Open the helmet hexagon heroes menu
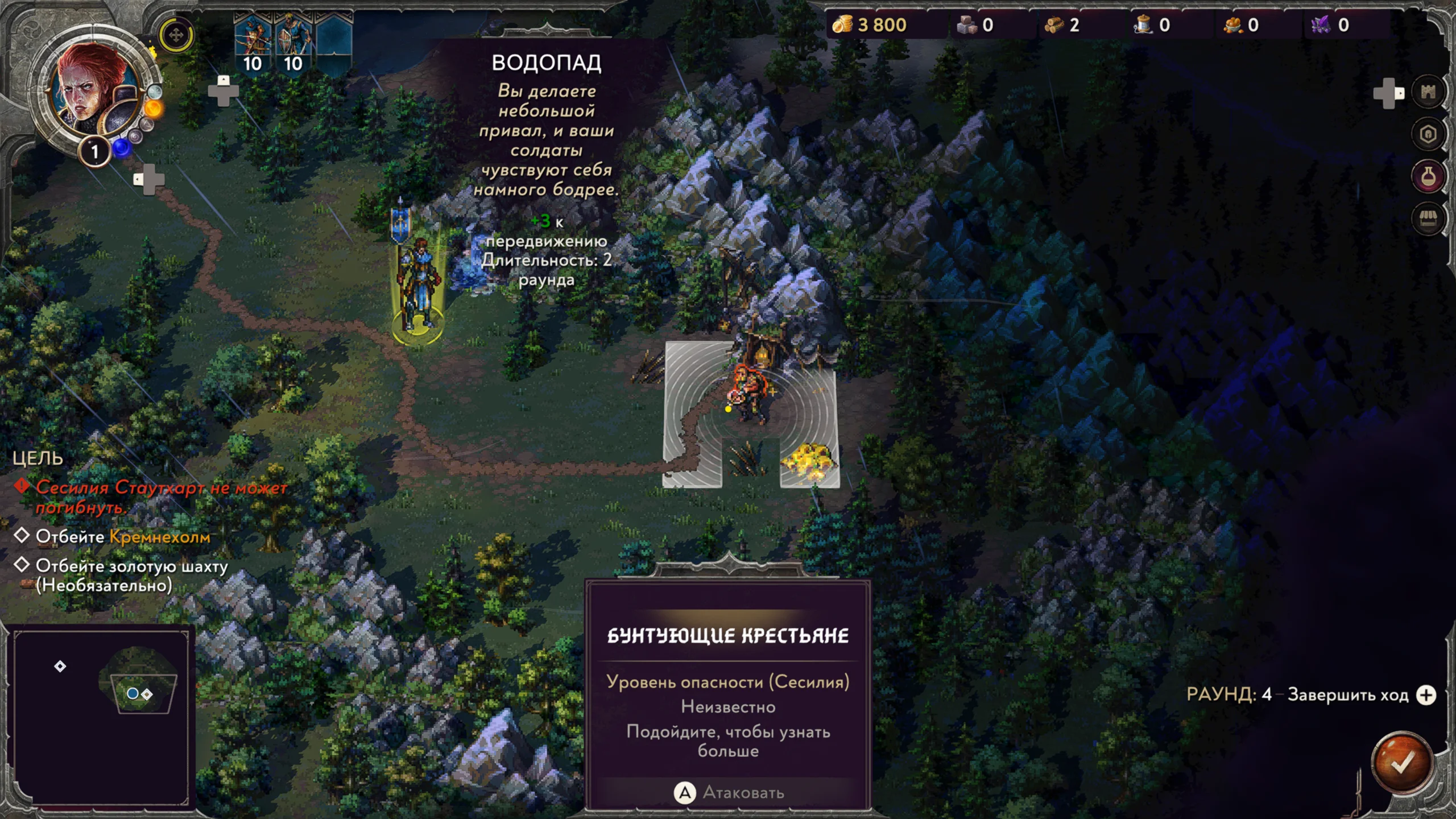 pos(1428,134)
